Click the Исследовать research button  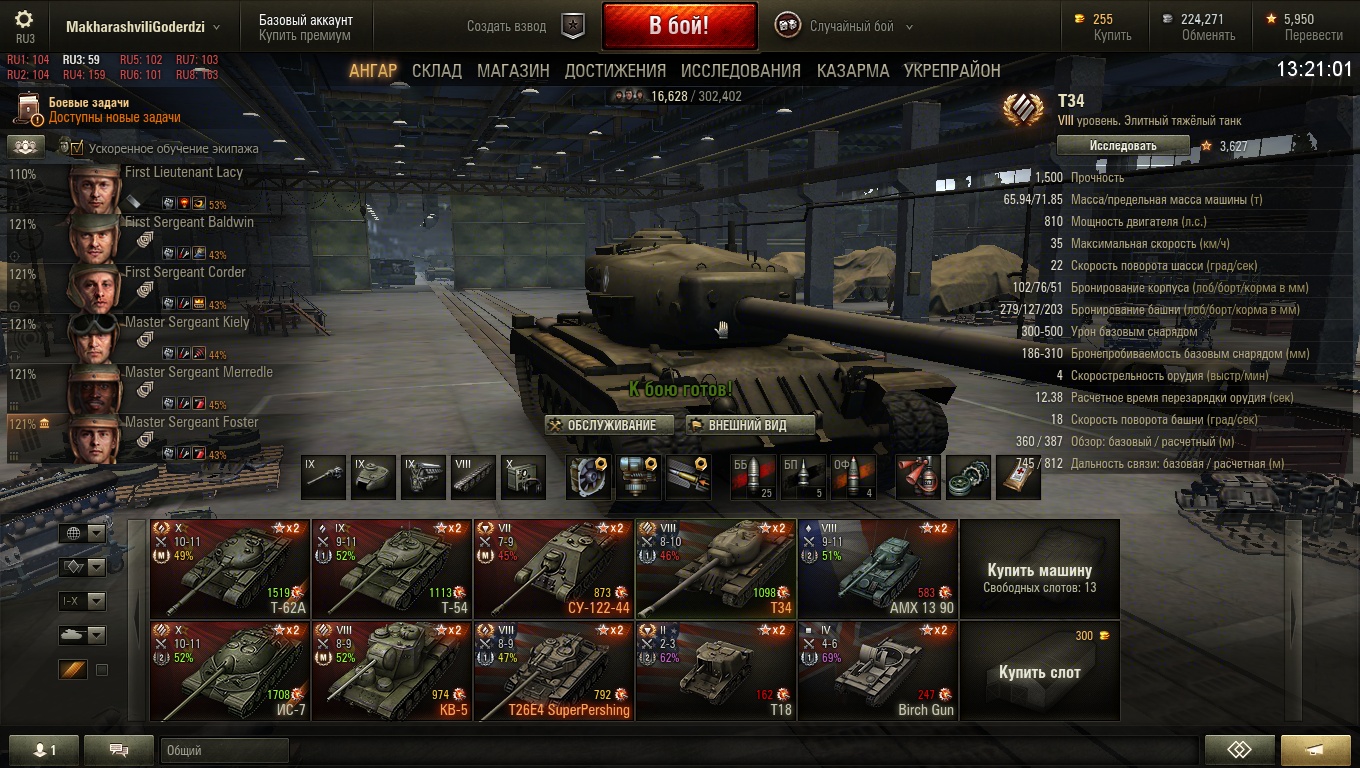pos(1123,146)
